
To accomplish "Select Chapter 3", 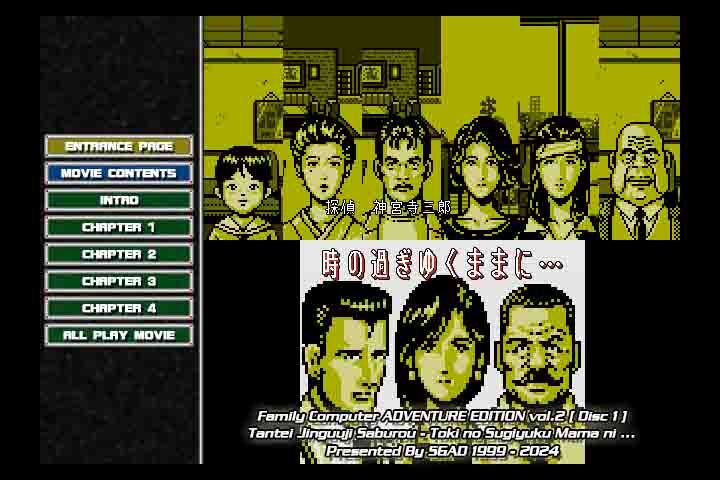I will (119, 281).
